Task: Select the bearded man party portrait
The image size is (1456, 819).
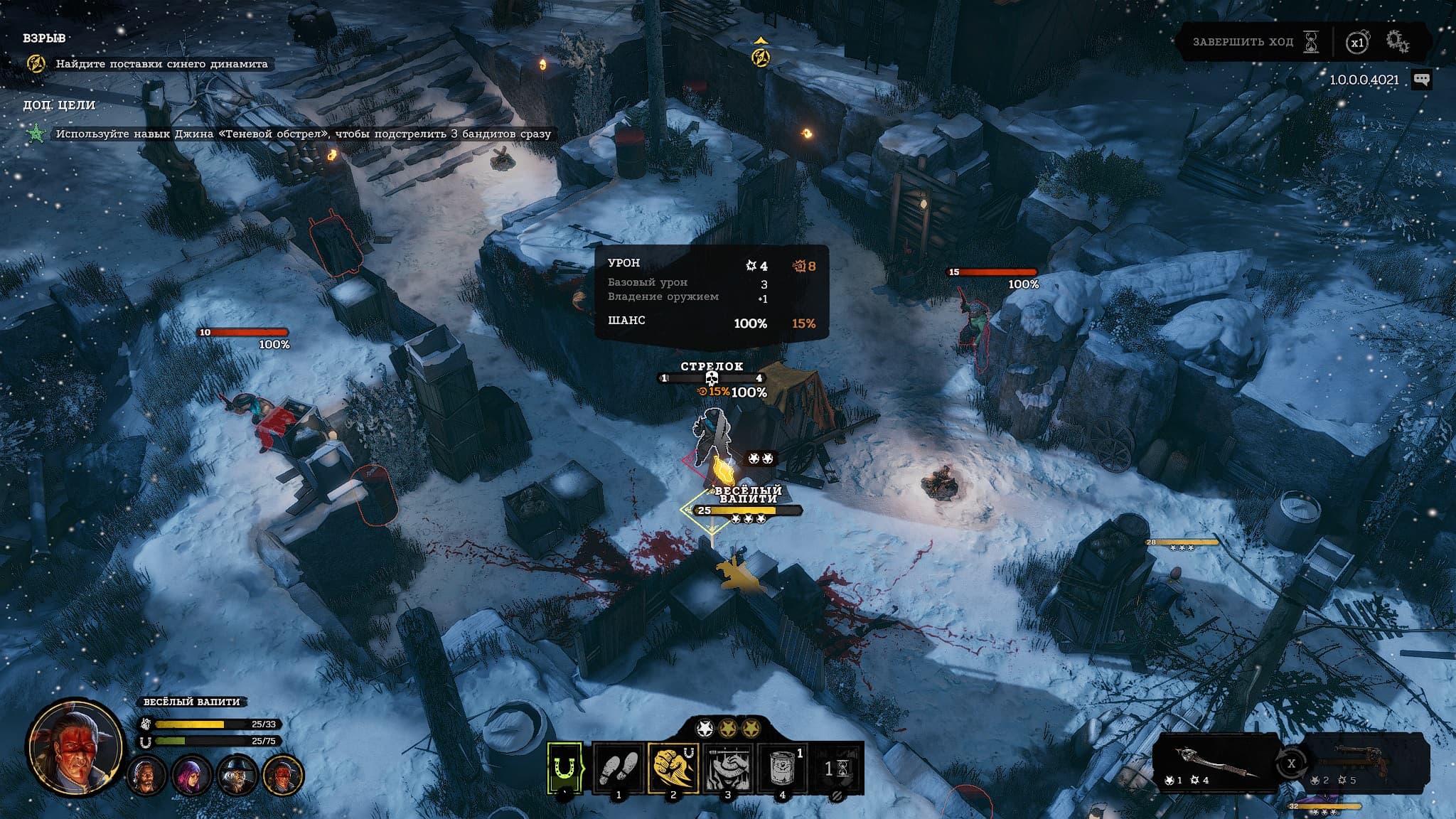Action: (146, 775)
